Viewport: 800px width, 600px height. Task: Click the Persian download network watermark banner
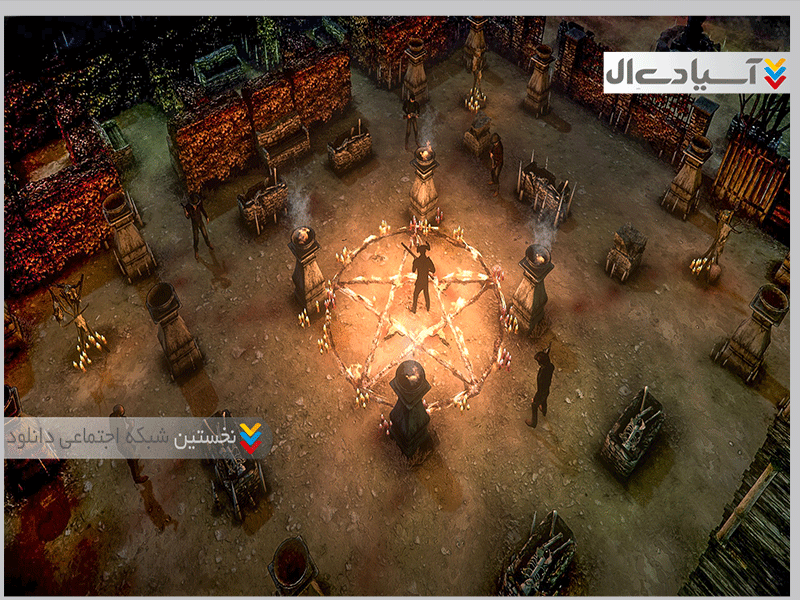(137, 437)
